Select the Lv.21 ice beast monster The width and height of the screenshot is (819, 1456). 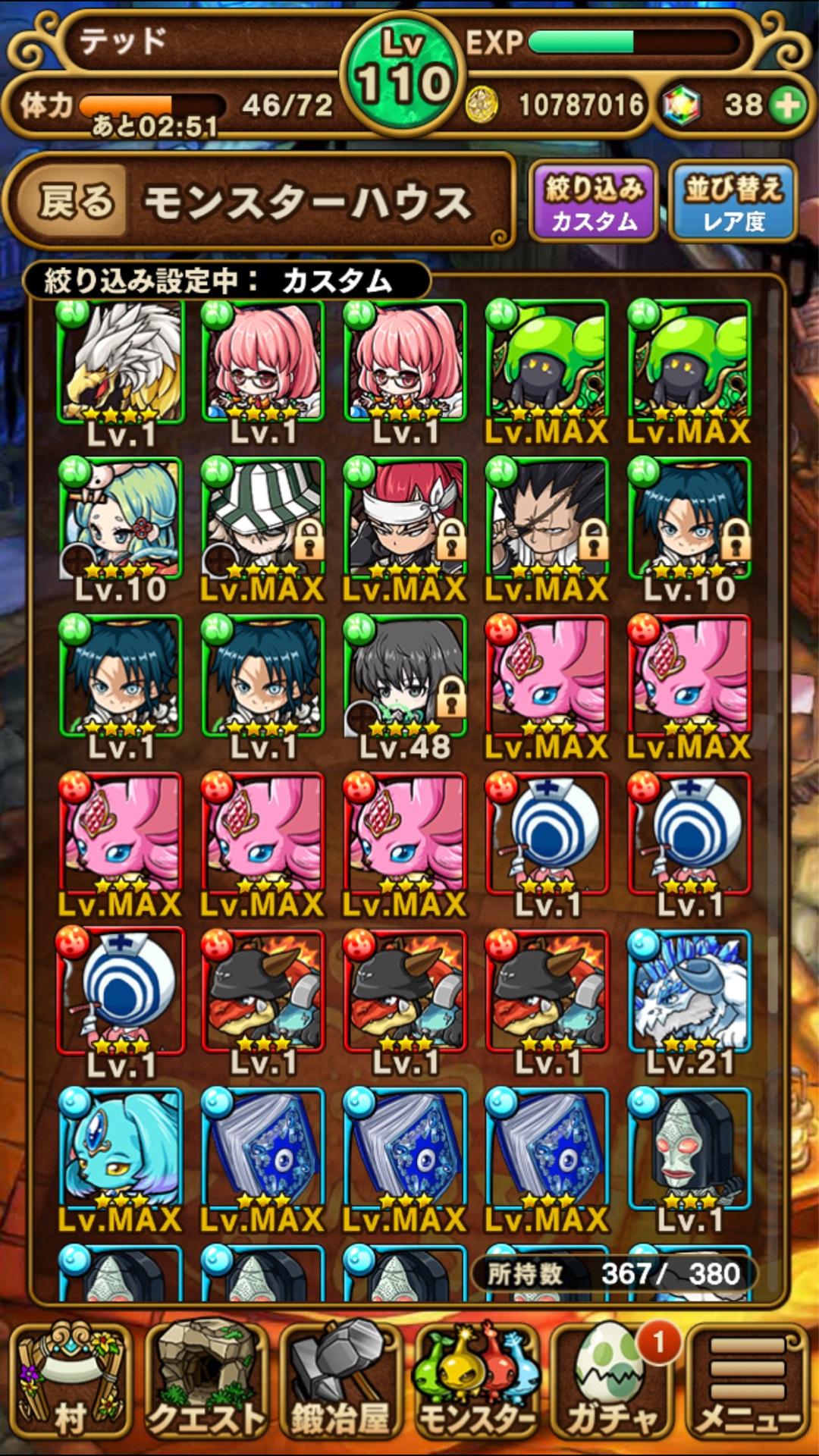click(689, 993)
